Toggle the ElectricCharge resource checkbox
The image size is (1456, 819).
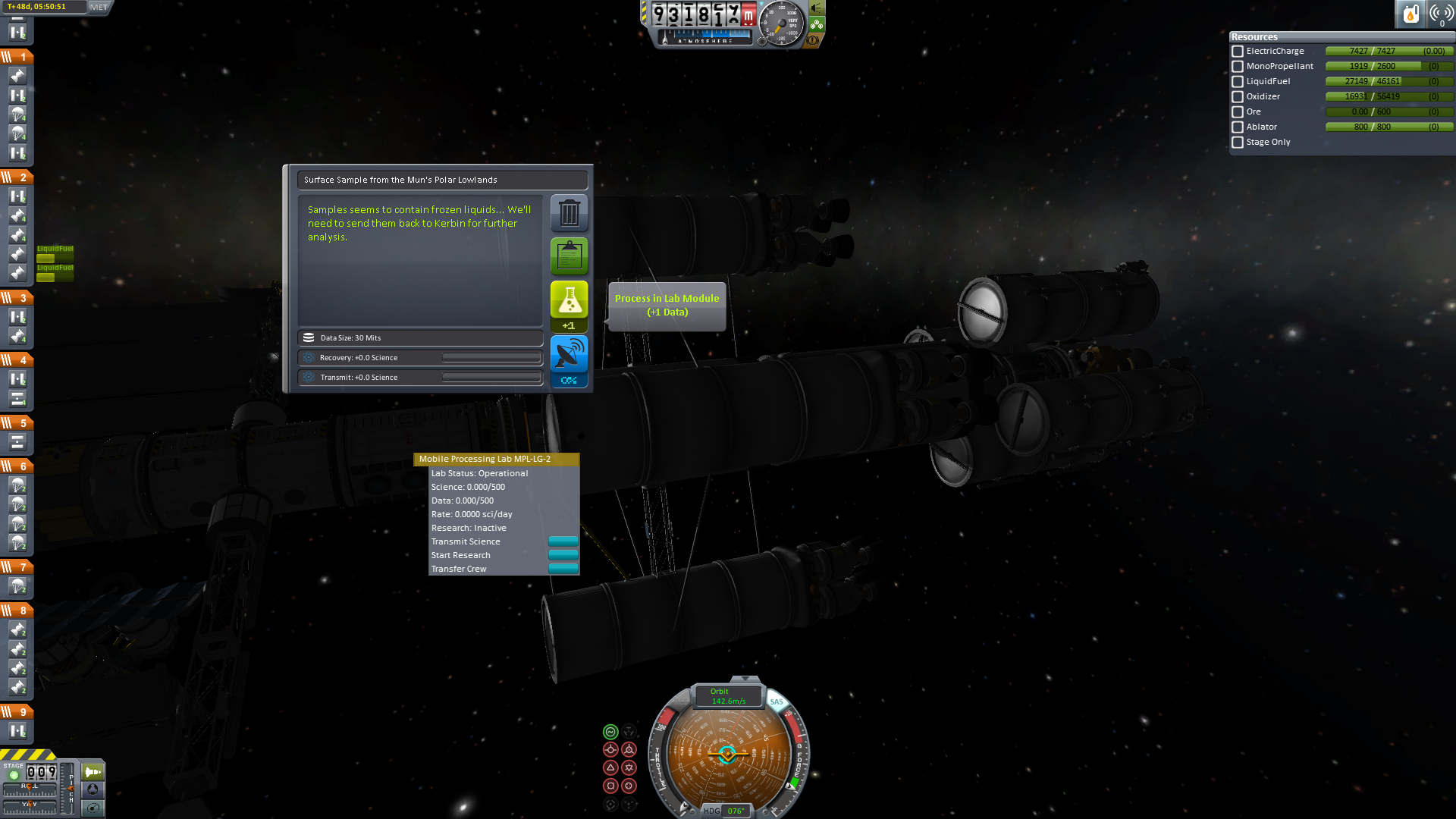1238,52
